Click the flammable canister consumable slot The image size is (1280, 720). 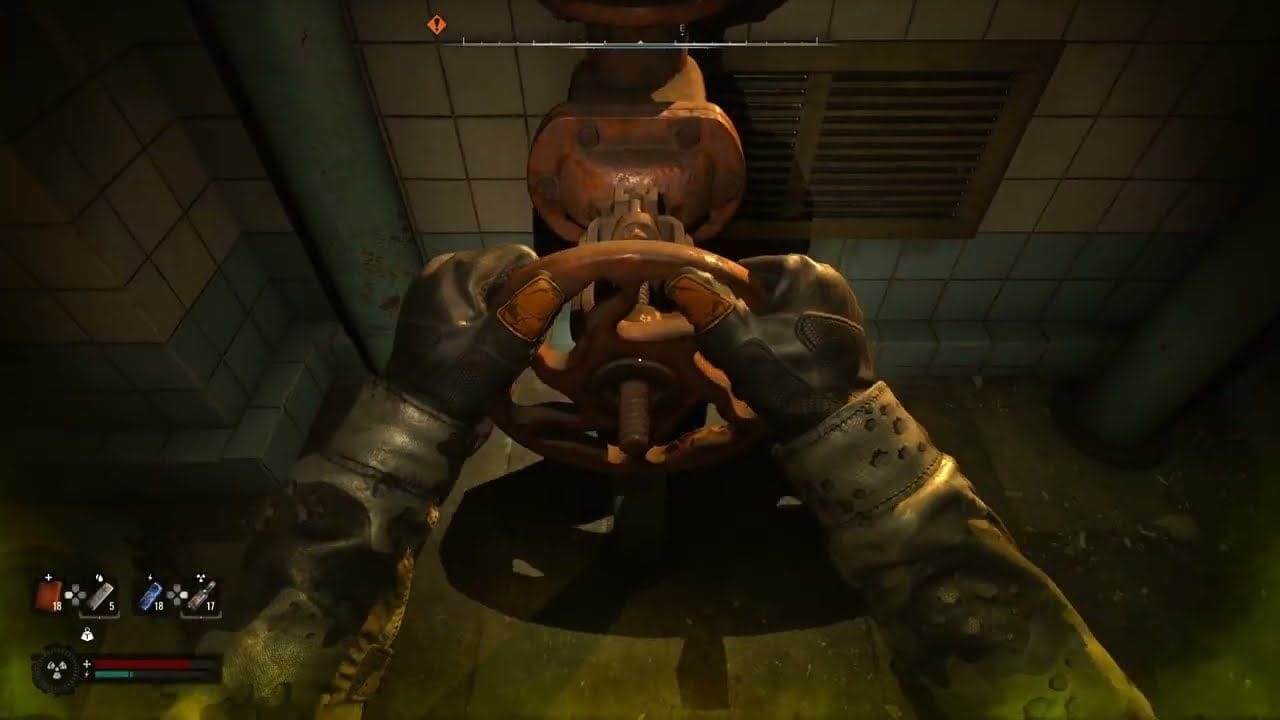tap(99, 597)
